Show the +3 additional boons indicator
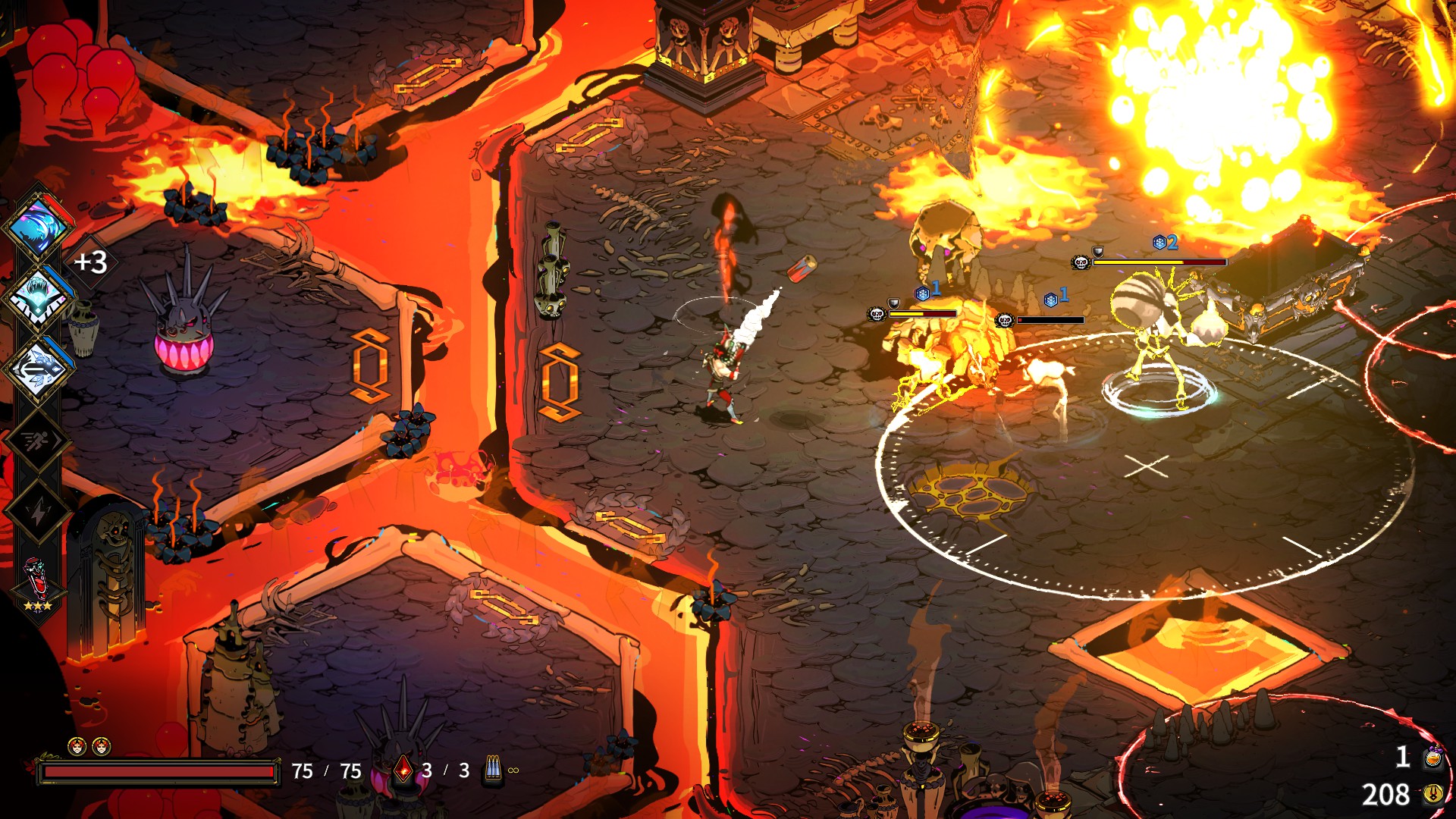The image size is (1456, 819). pyautogui.click(x=90, y=262)
